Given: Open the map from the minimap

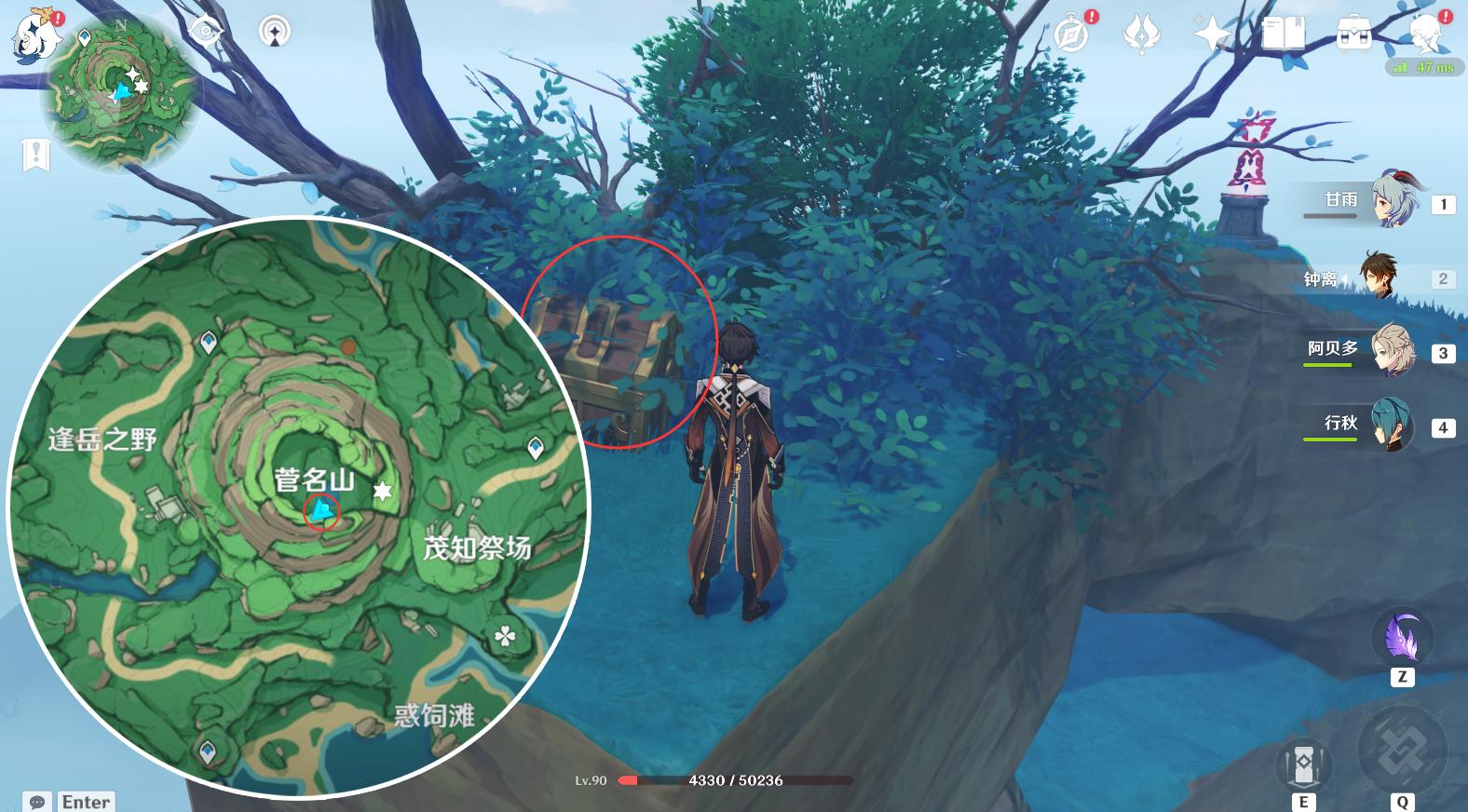Looking at the screenshot, I should (119, 93).
